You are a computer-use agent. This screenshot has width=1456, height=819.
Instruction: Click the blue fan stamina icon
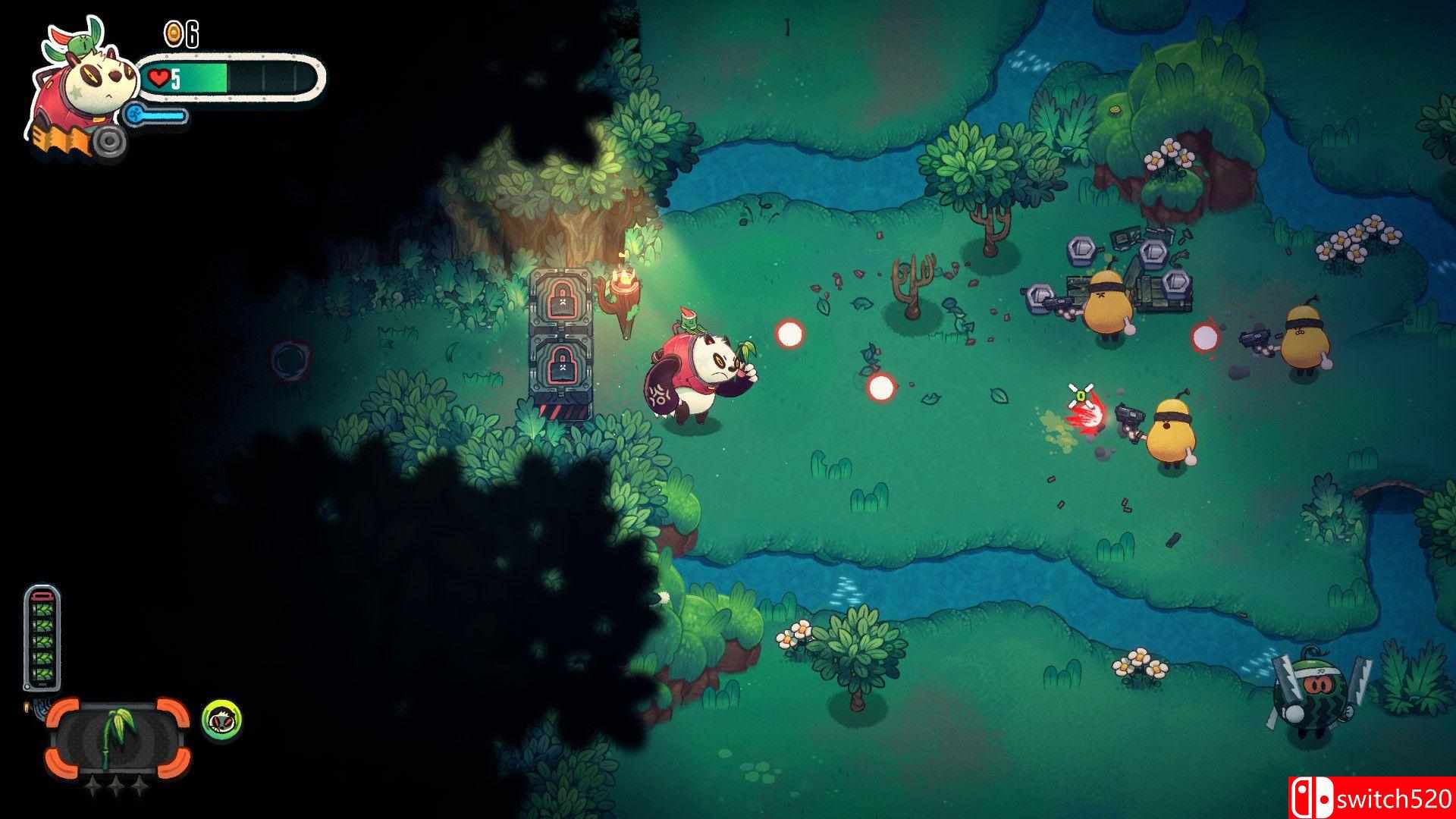[134, 115]
